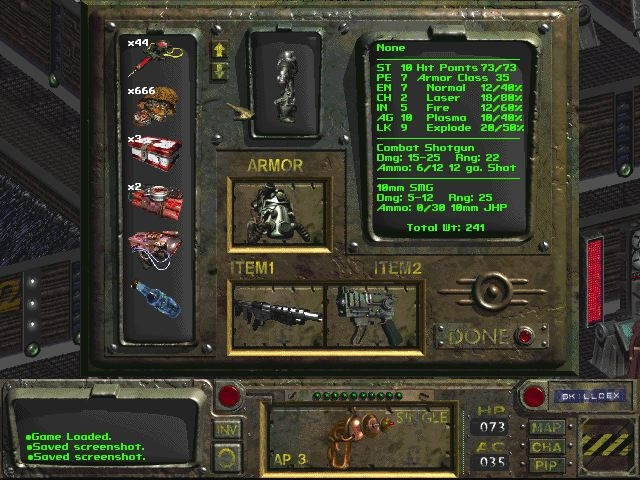The width and height of the screenshot is (640, 480).
Task: Click the inventory scroll up arrow
Action: coord(219,49)
